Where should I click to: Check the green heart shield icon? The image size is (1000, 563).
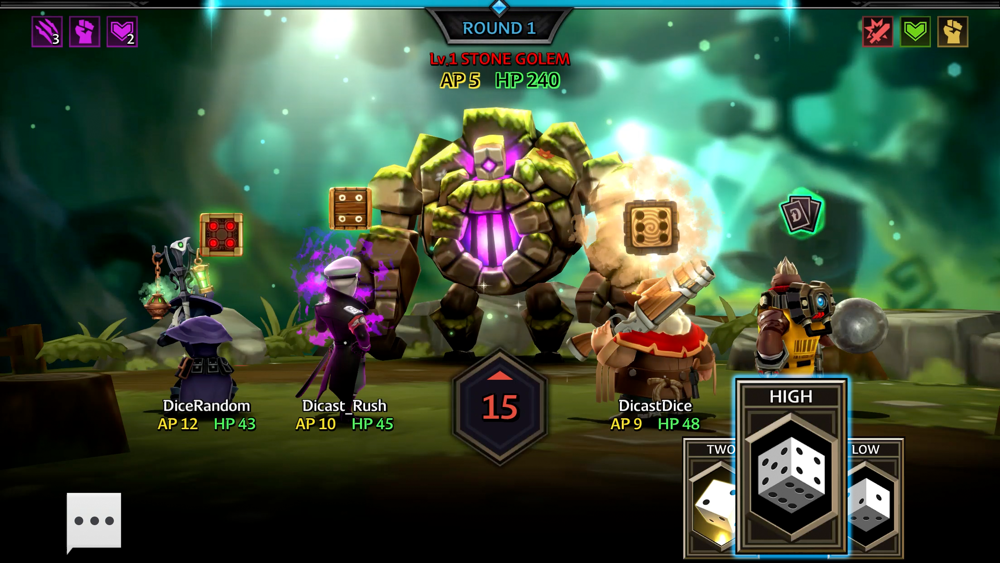click(x=915, y=32)
